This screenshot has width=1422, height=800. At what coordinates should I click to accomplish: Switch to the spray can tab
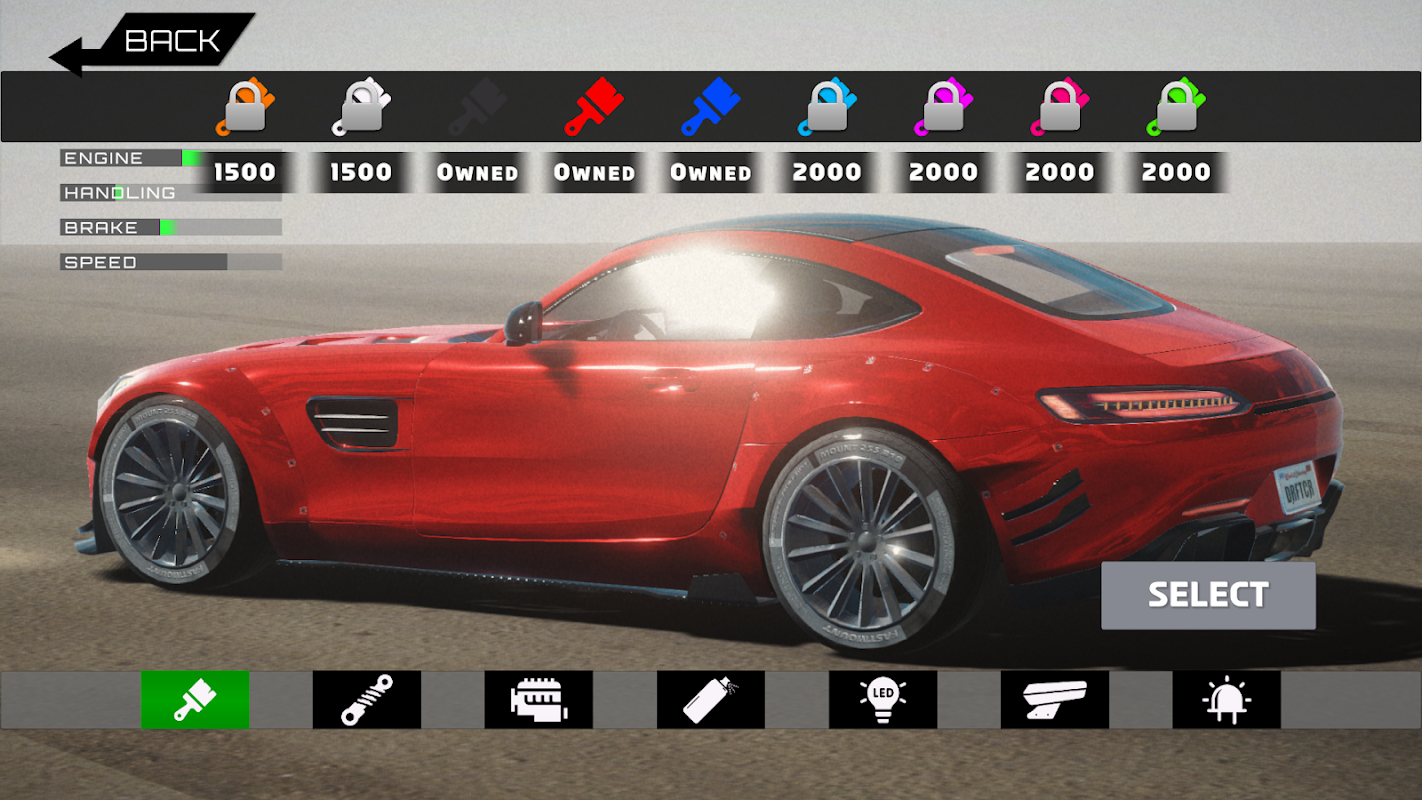711,699
